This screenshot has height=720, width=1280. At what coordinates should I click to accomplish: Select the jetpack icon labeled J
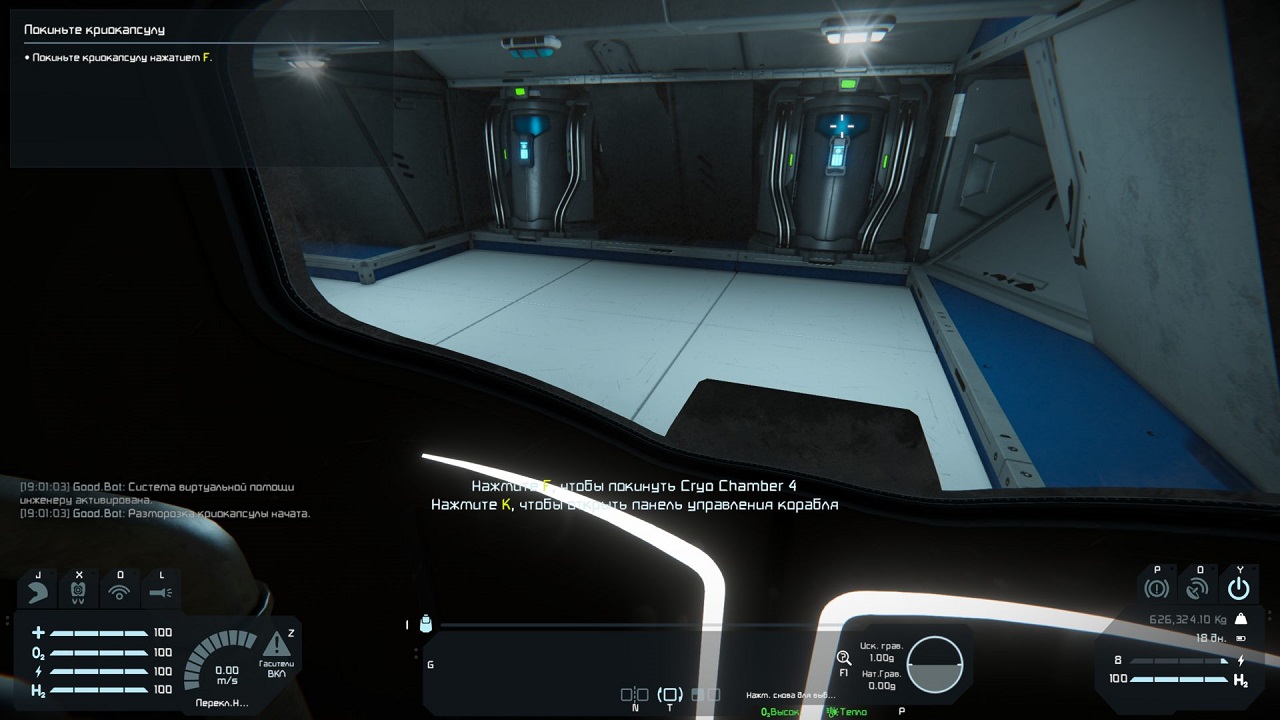[36, 591]
